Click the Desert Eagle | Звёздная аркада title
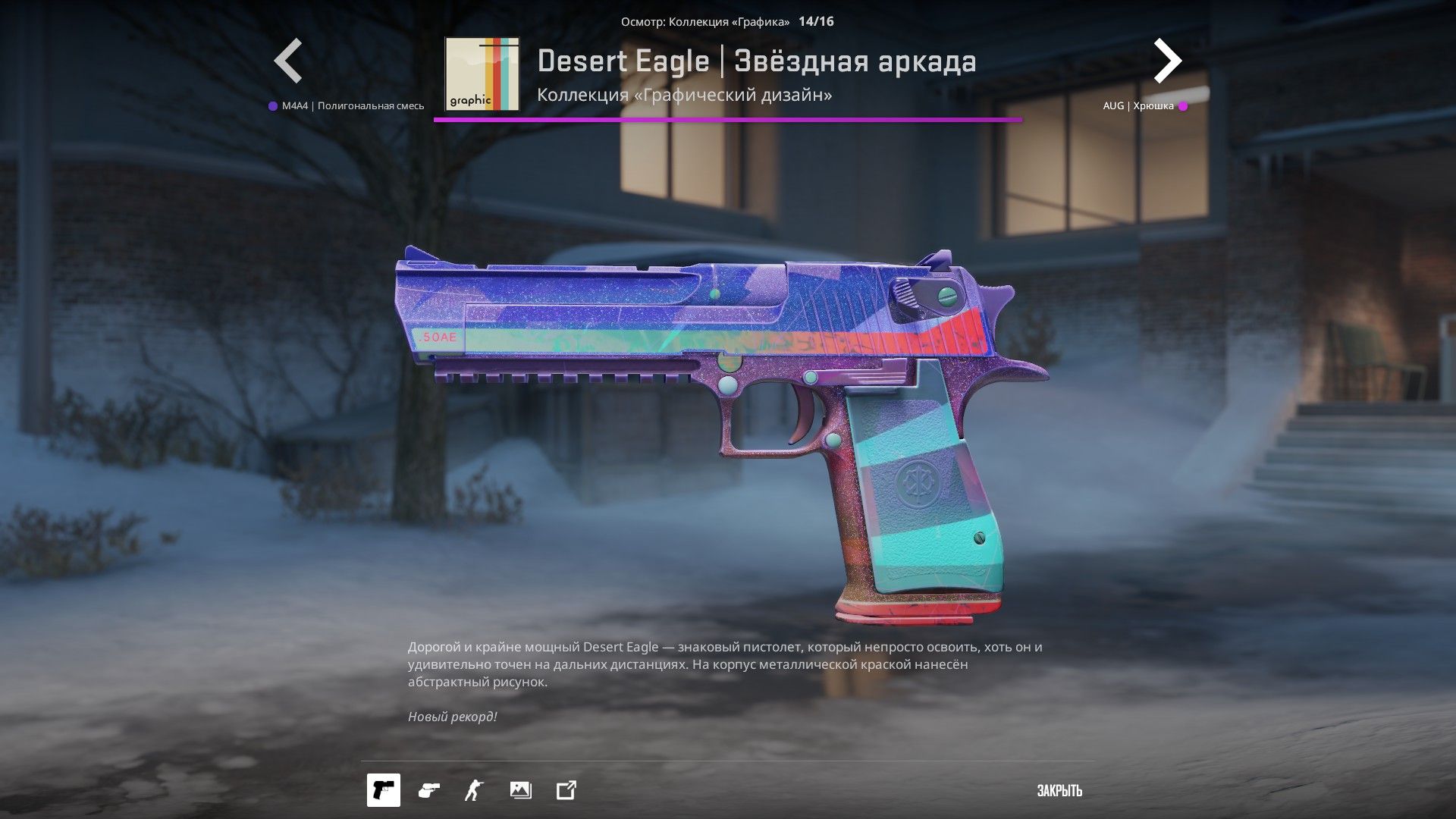 click(758, 62)
